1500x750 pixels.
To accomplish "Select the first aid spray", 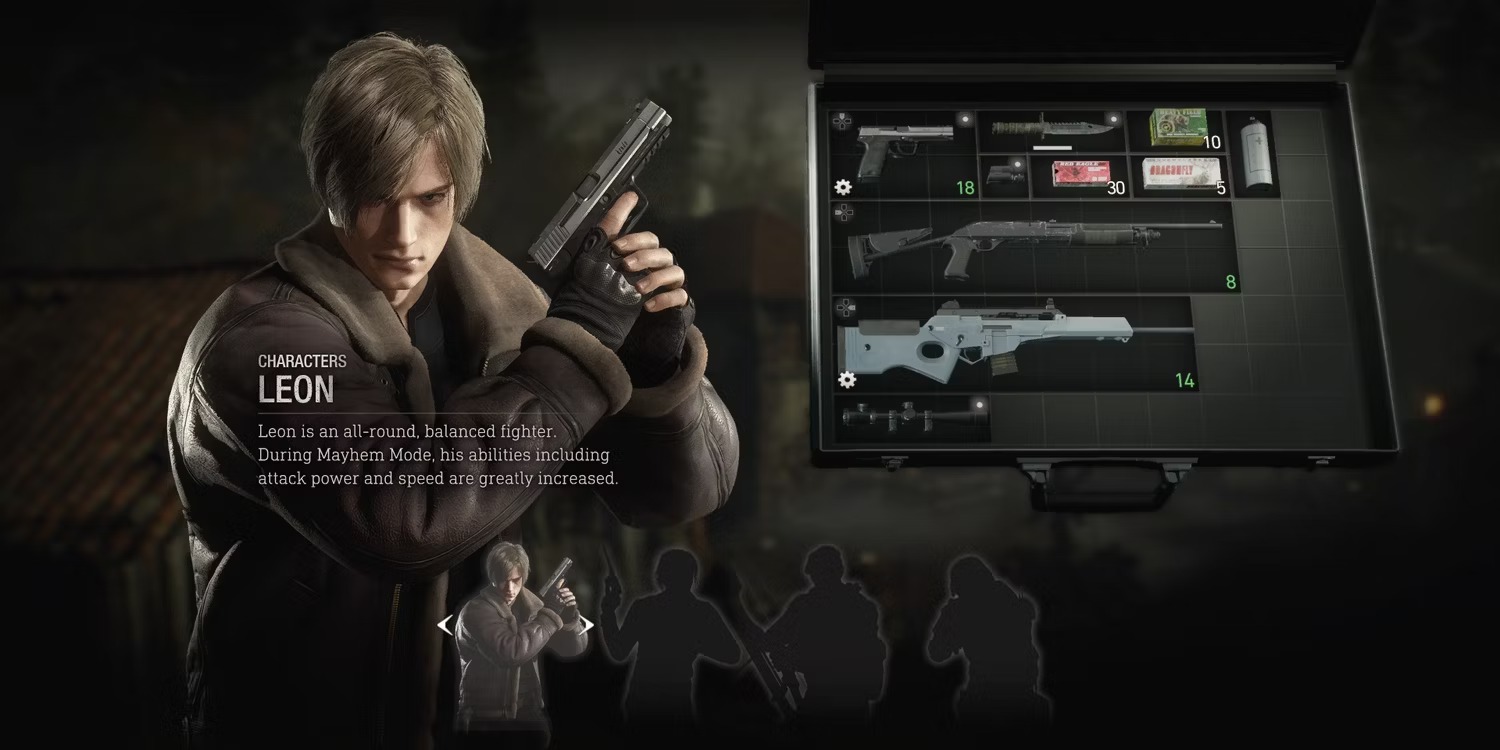I will 1256,153.
